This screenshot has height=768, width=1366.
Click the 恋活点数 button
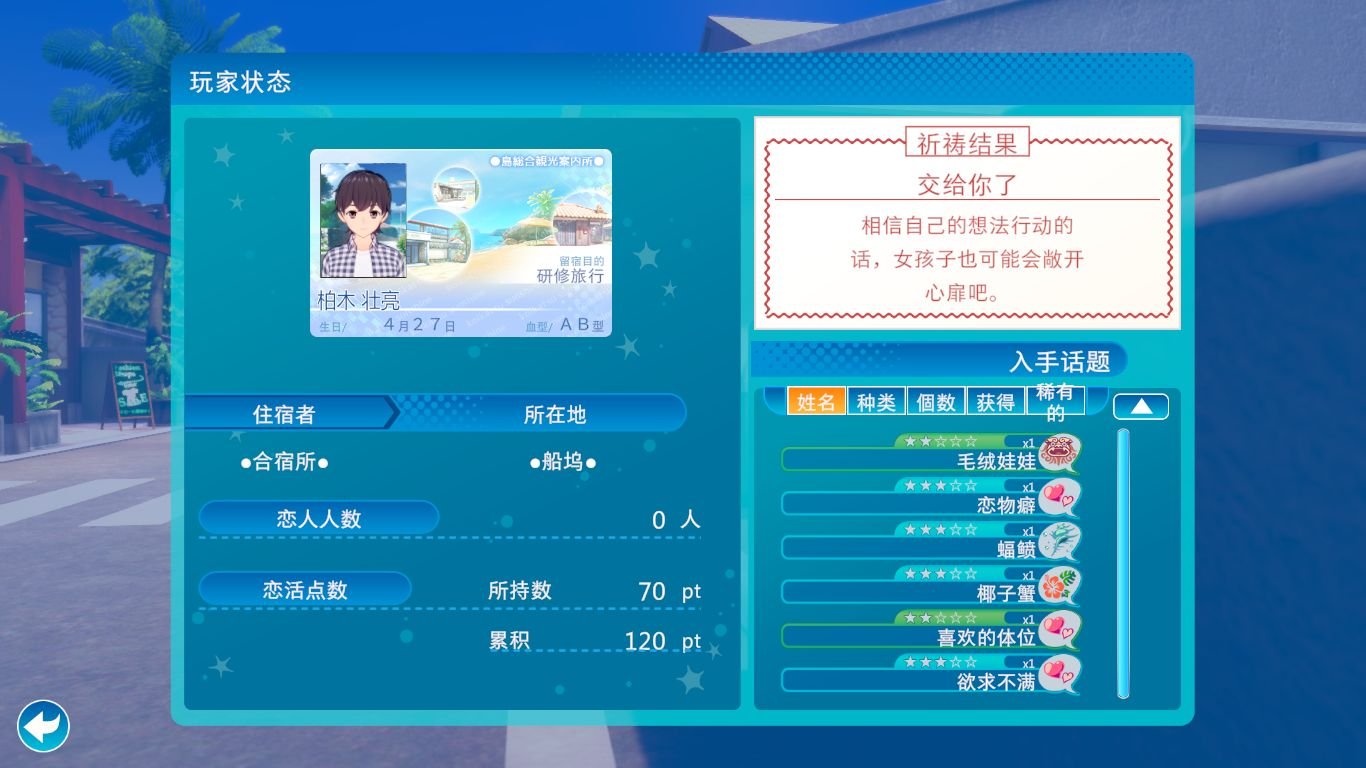tap(304, 590)
